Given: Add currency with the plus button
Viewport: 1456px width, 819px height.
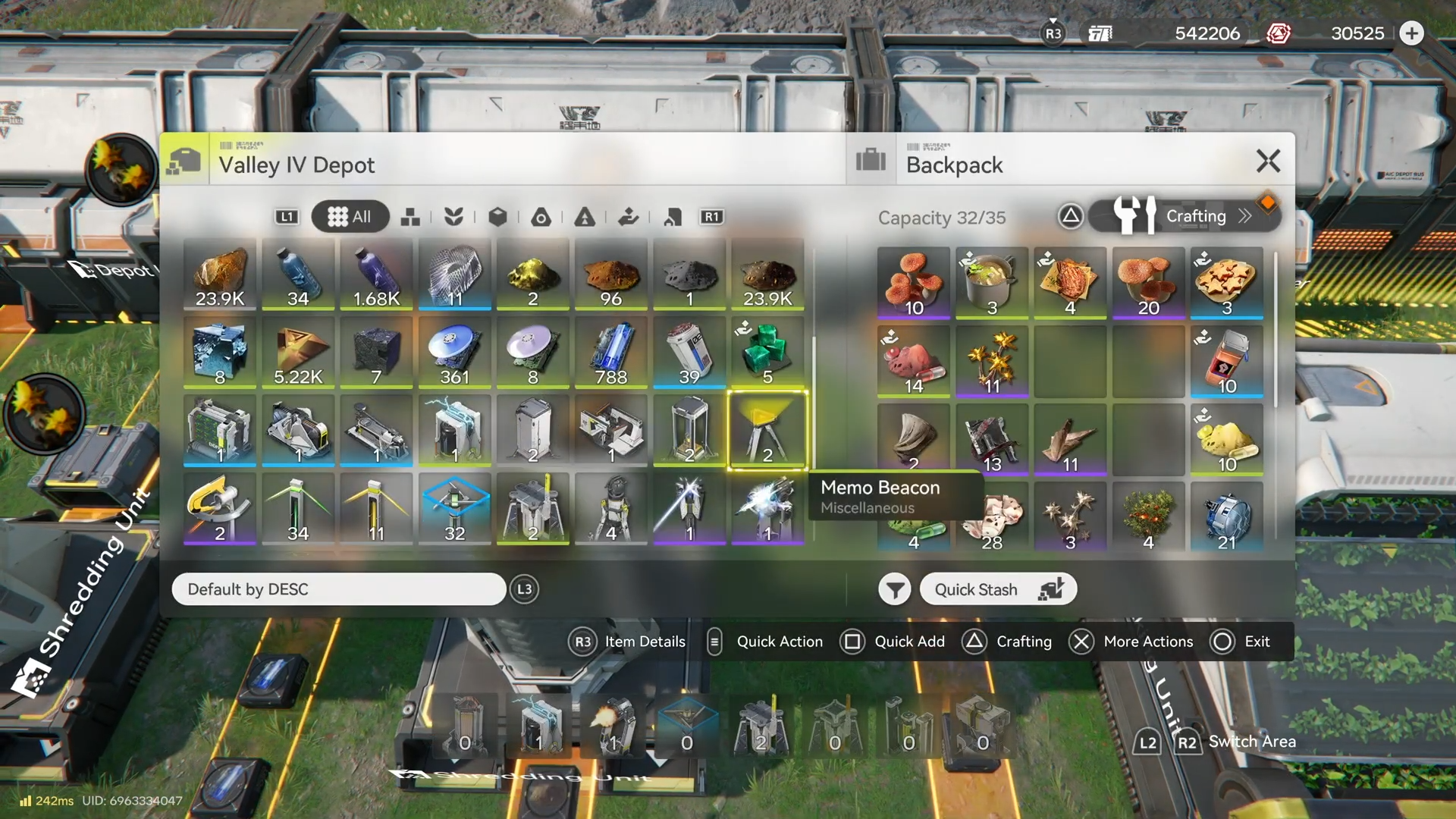Looking at the screenshot, I should click(x=1411, y=33).
